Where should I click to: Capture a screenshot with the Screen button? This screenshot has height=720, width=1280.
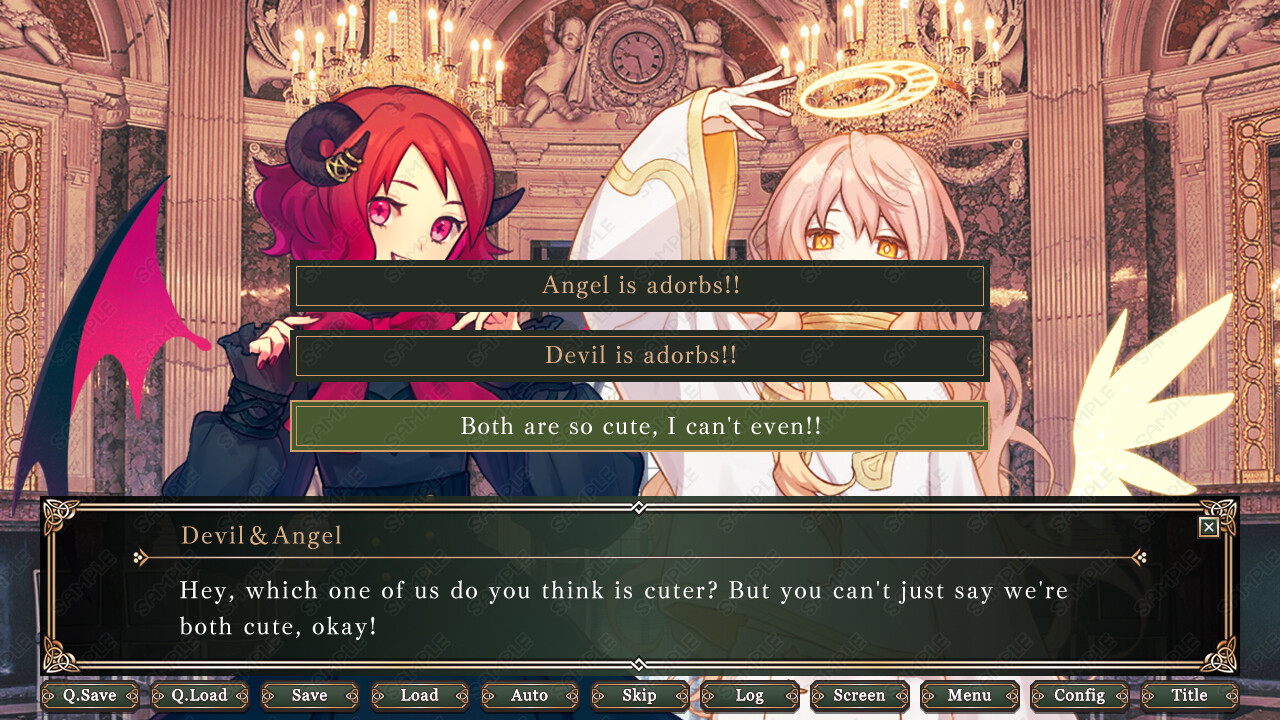point(860,695)
